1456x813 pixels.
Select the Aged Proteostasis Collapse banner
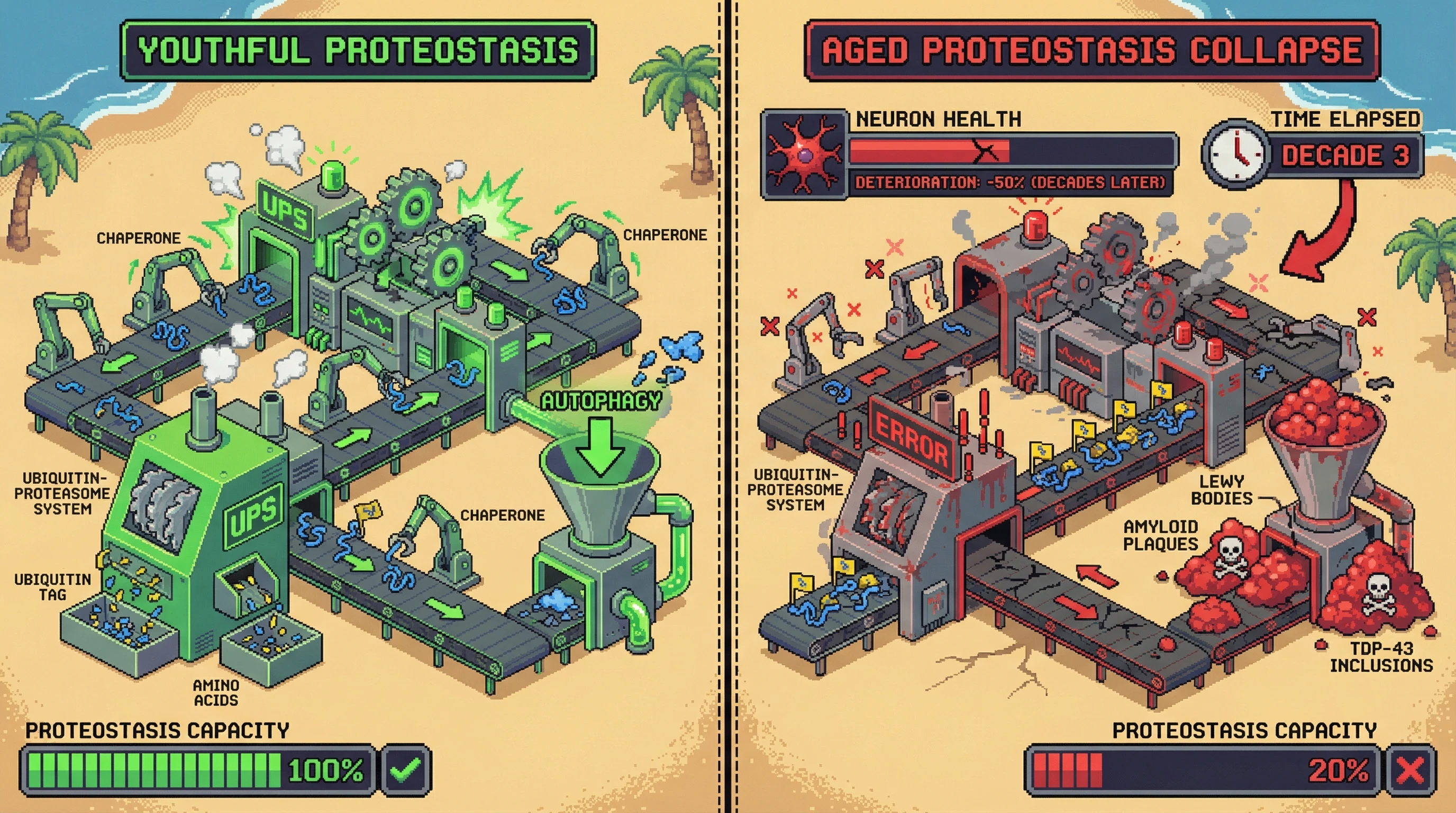tap(1091, 51)
